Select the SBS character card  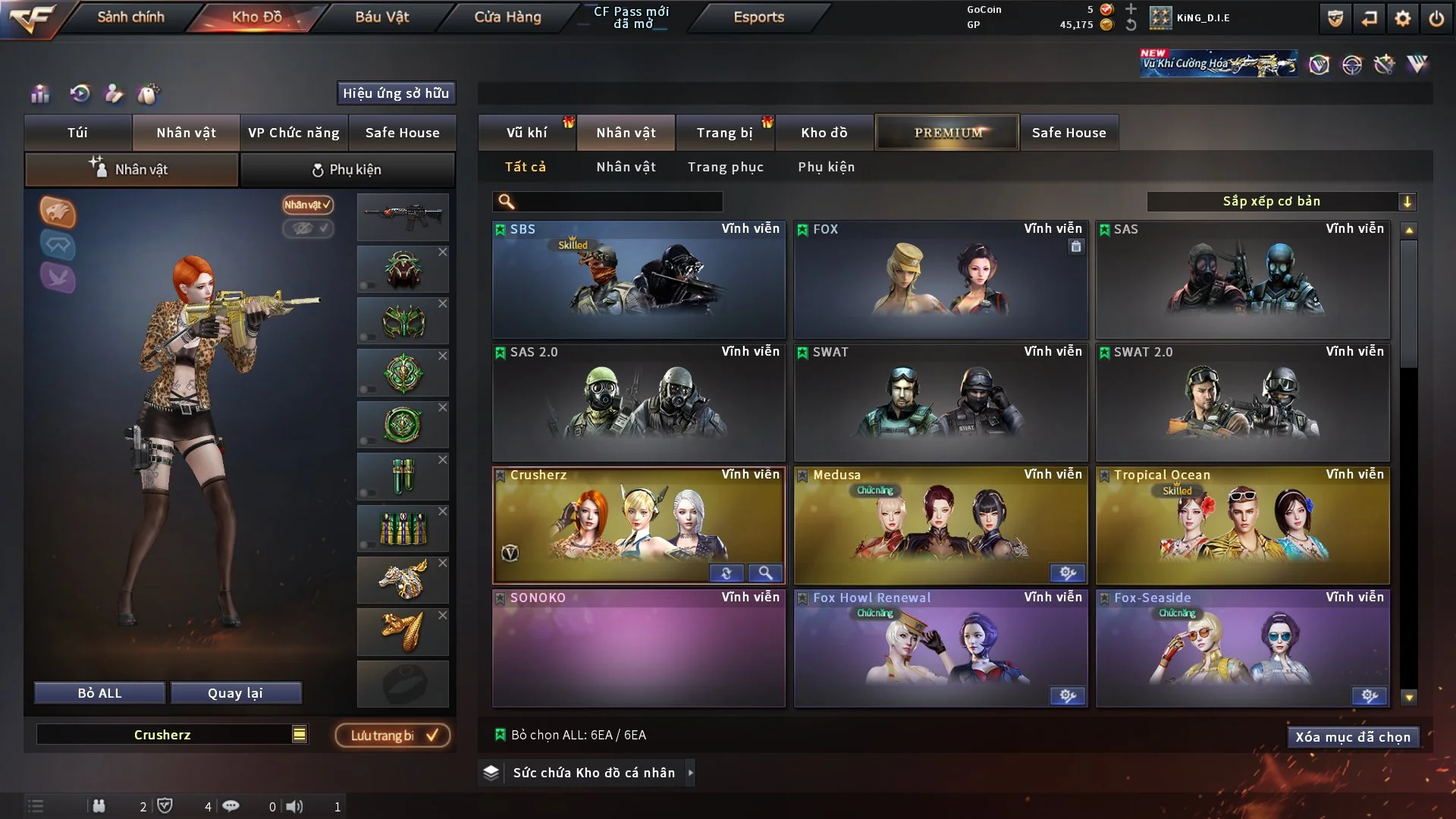(639, 280)
